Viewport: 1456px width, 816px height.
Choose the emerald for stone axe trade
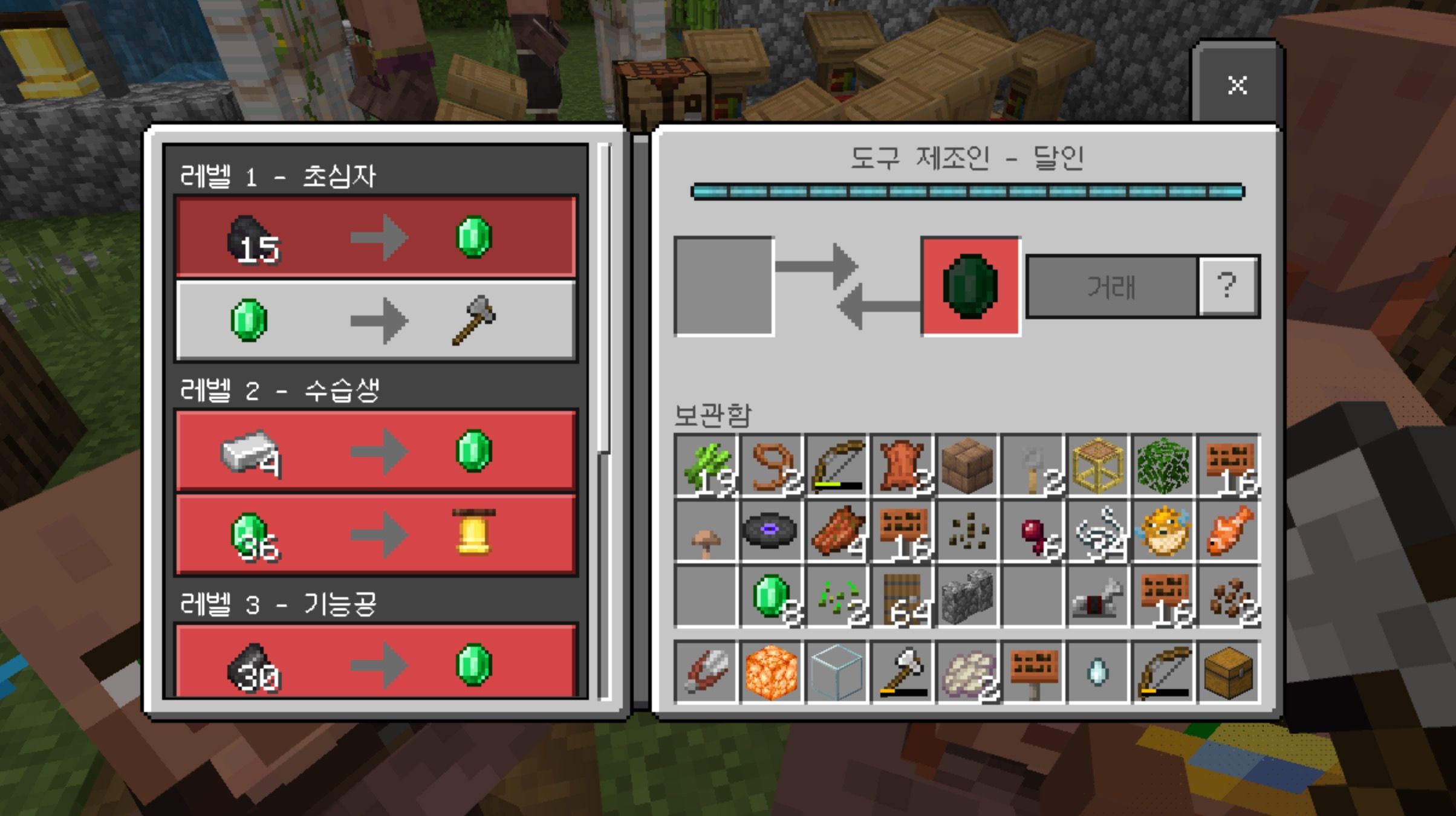point(375,321)
